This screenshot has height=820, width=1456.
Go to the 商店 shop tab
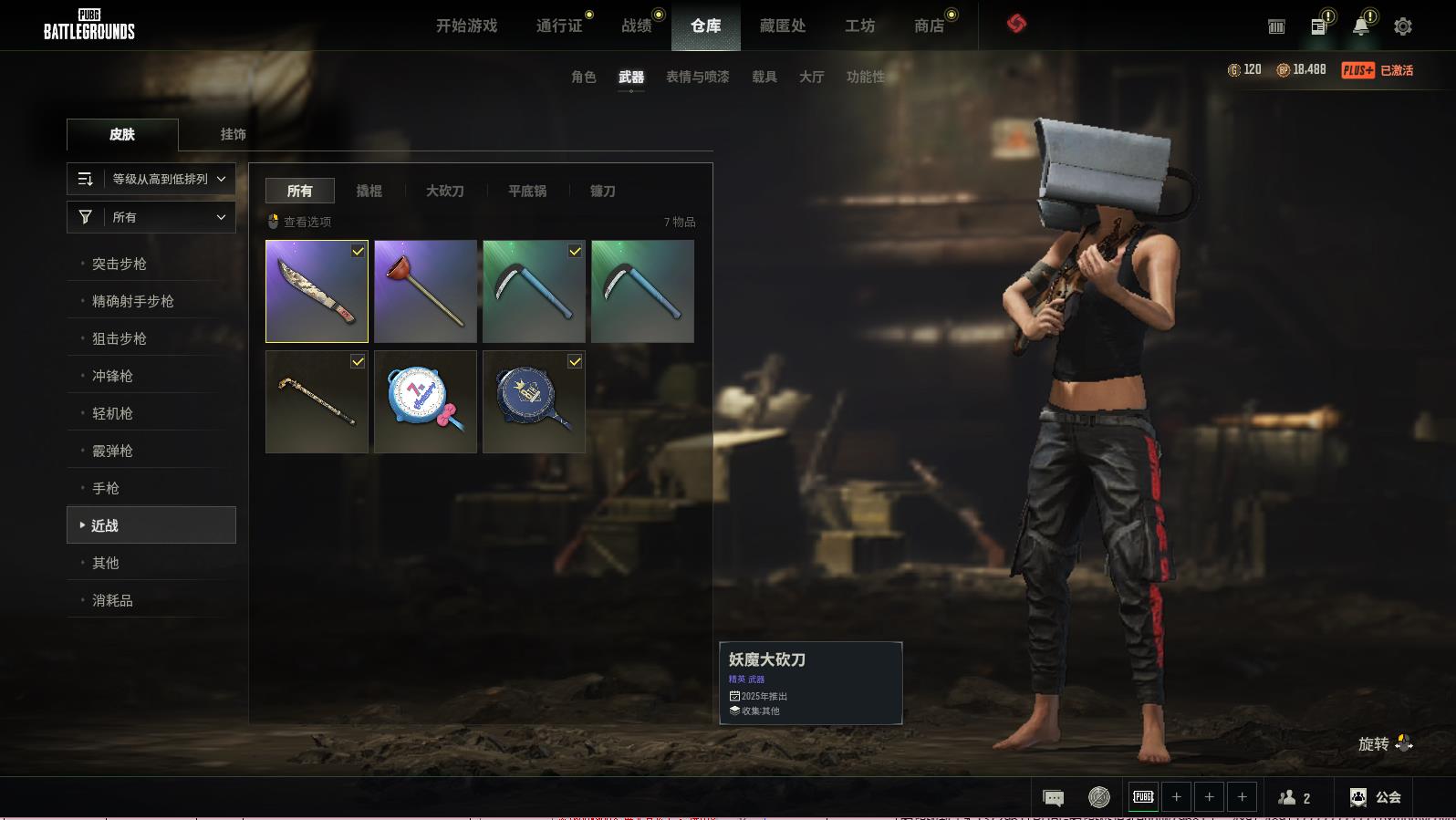click(929, 26)
